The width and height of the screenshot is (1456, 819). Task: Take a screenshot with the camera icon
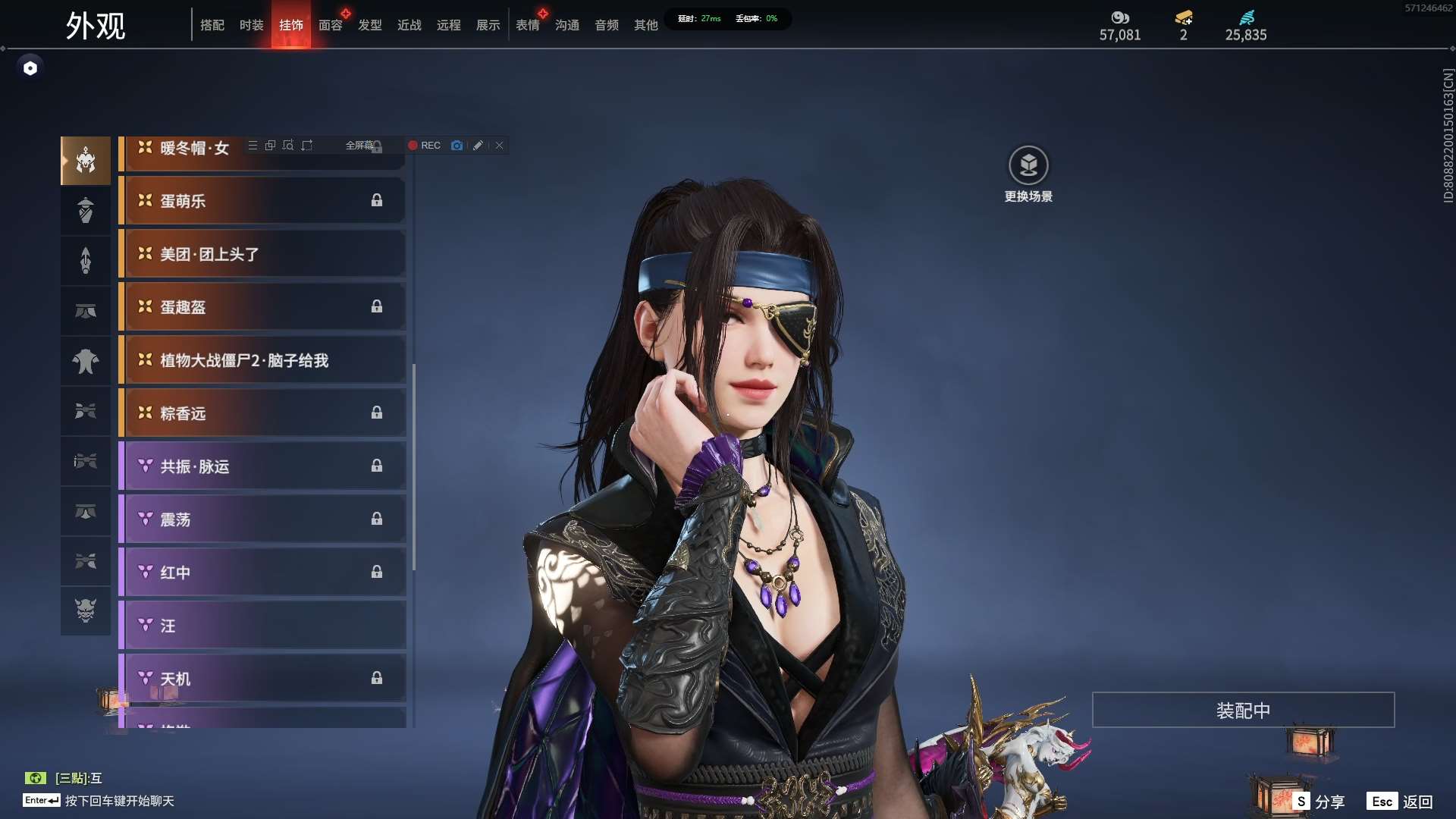pyautogui.click(x=457, y=146)
